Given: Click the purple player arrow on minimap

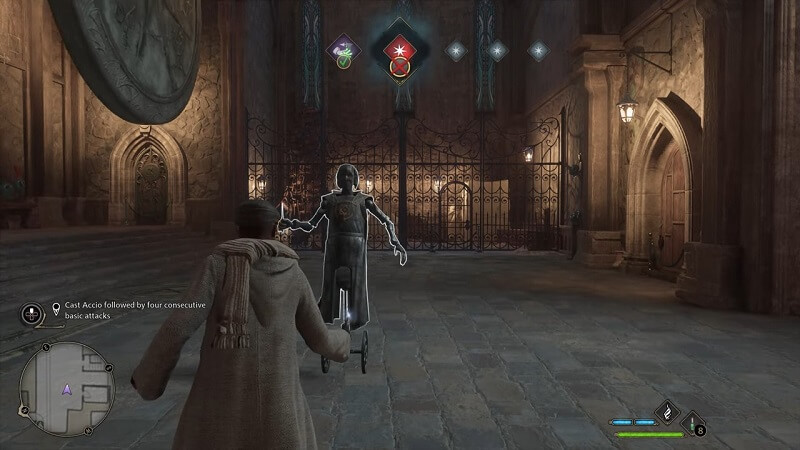Looking at the screenshot, I should (67, 389).
